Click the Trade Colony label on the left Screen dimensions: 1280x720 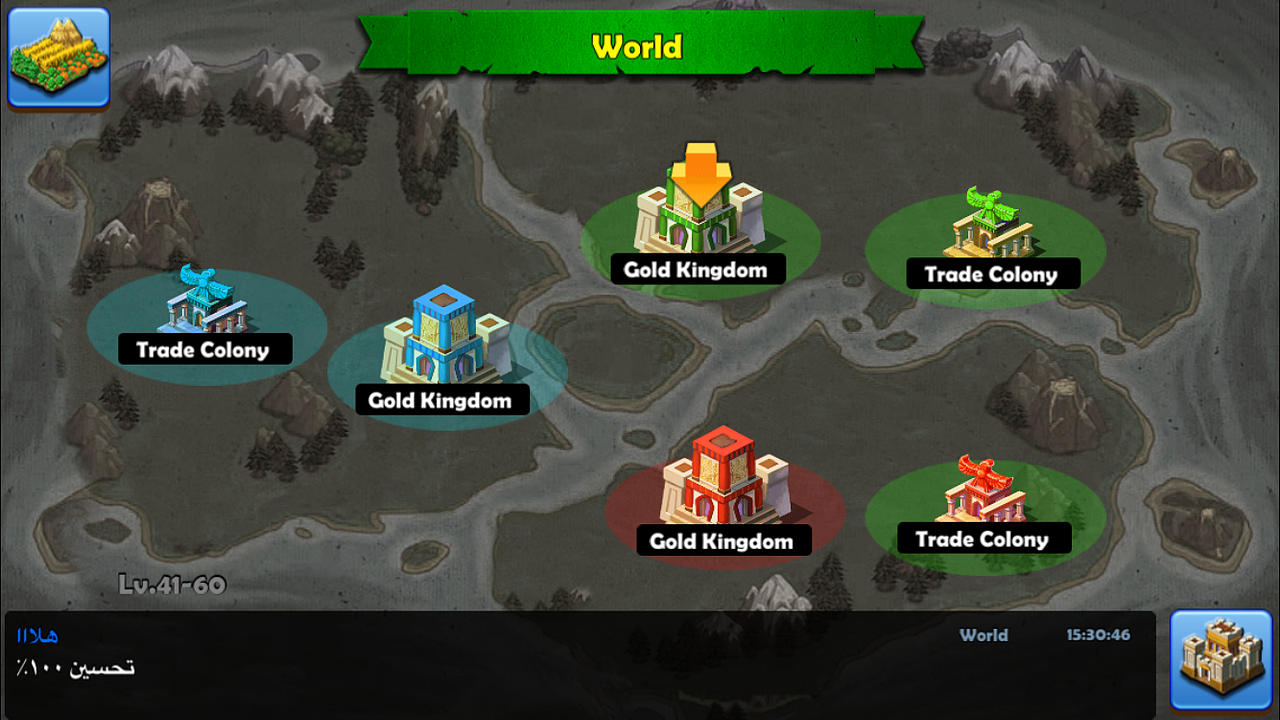coord(205,349)
